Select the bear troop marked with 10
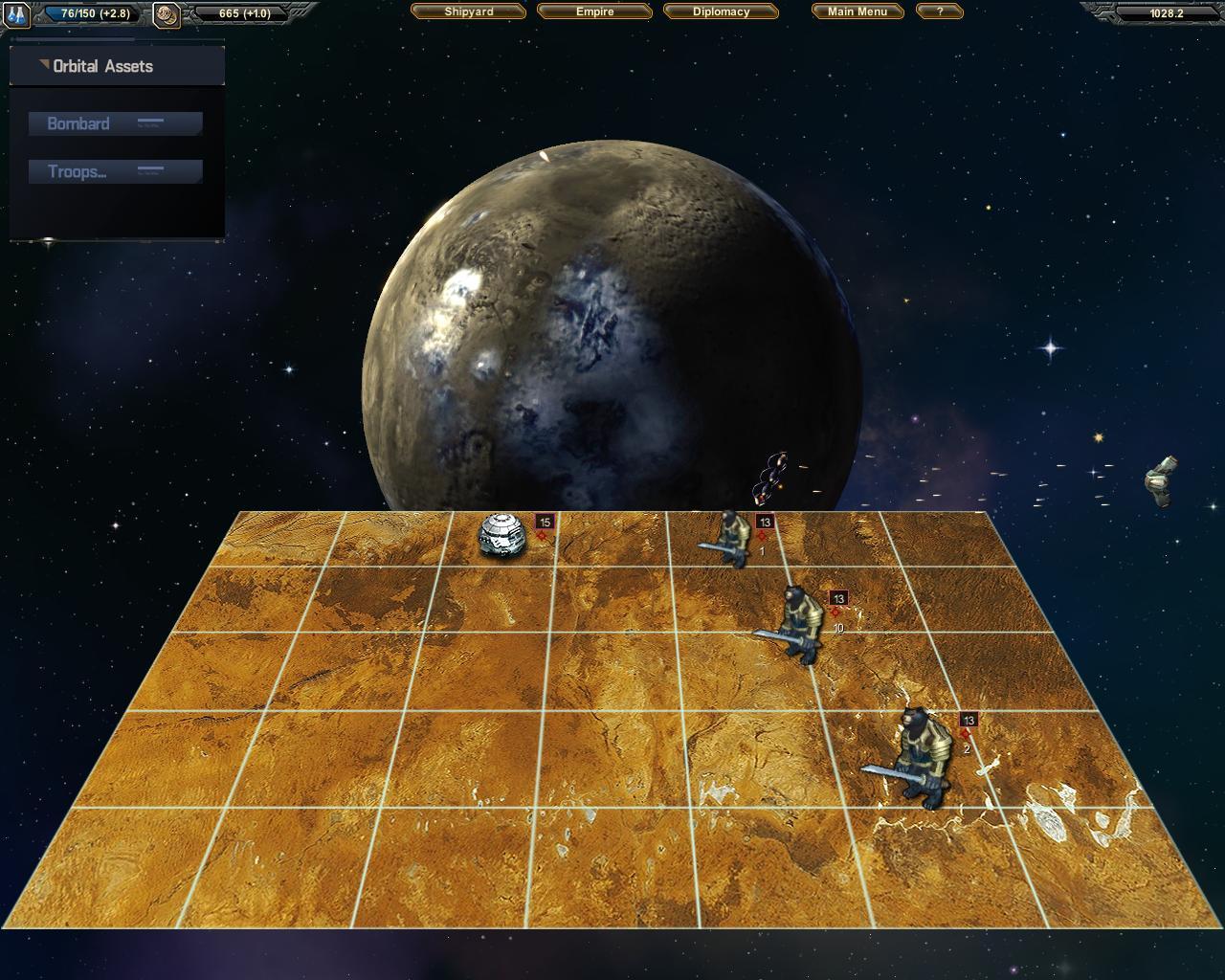1225x980 pixels. (x=801, y=625)
